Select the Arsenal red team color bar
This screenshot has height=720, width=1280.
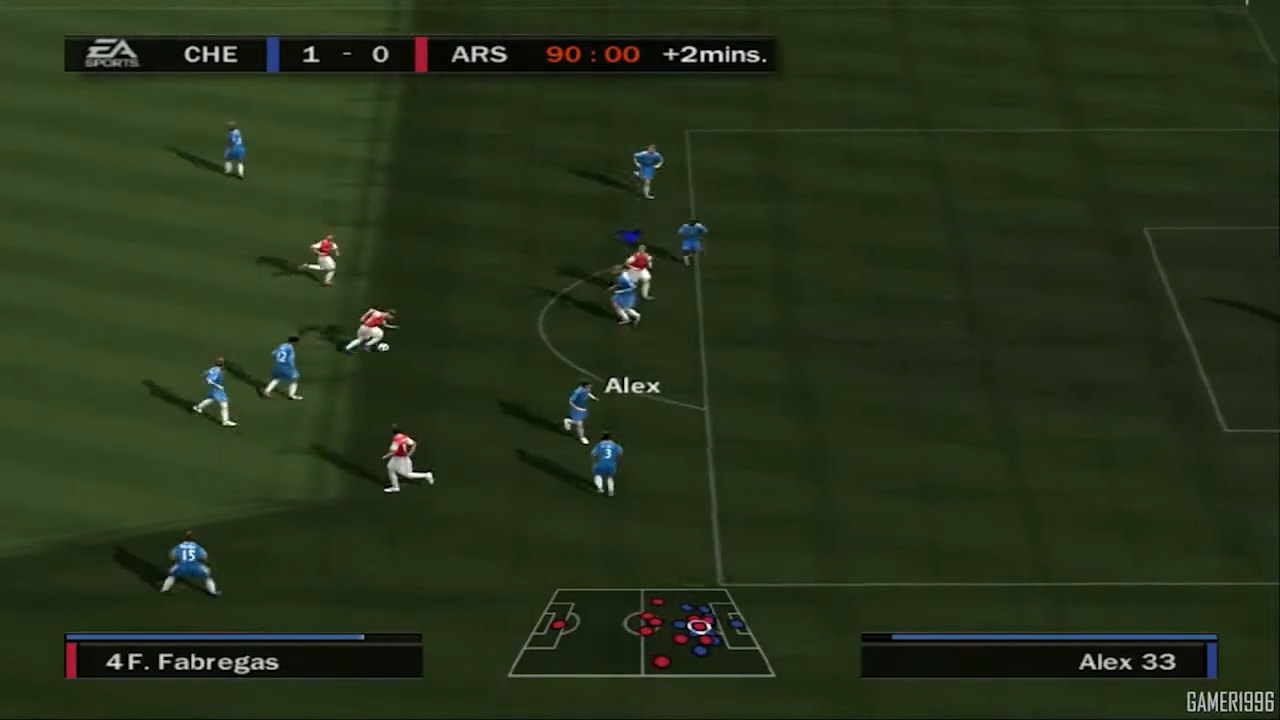pos(421,54)
